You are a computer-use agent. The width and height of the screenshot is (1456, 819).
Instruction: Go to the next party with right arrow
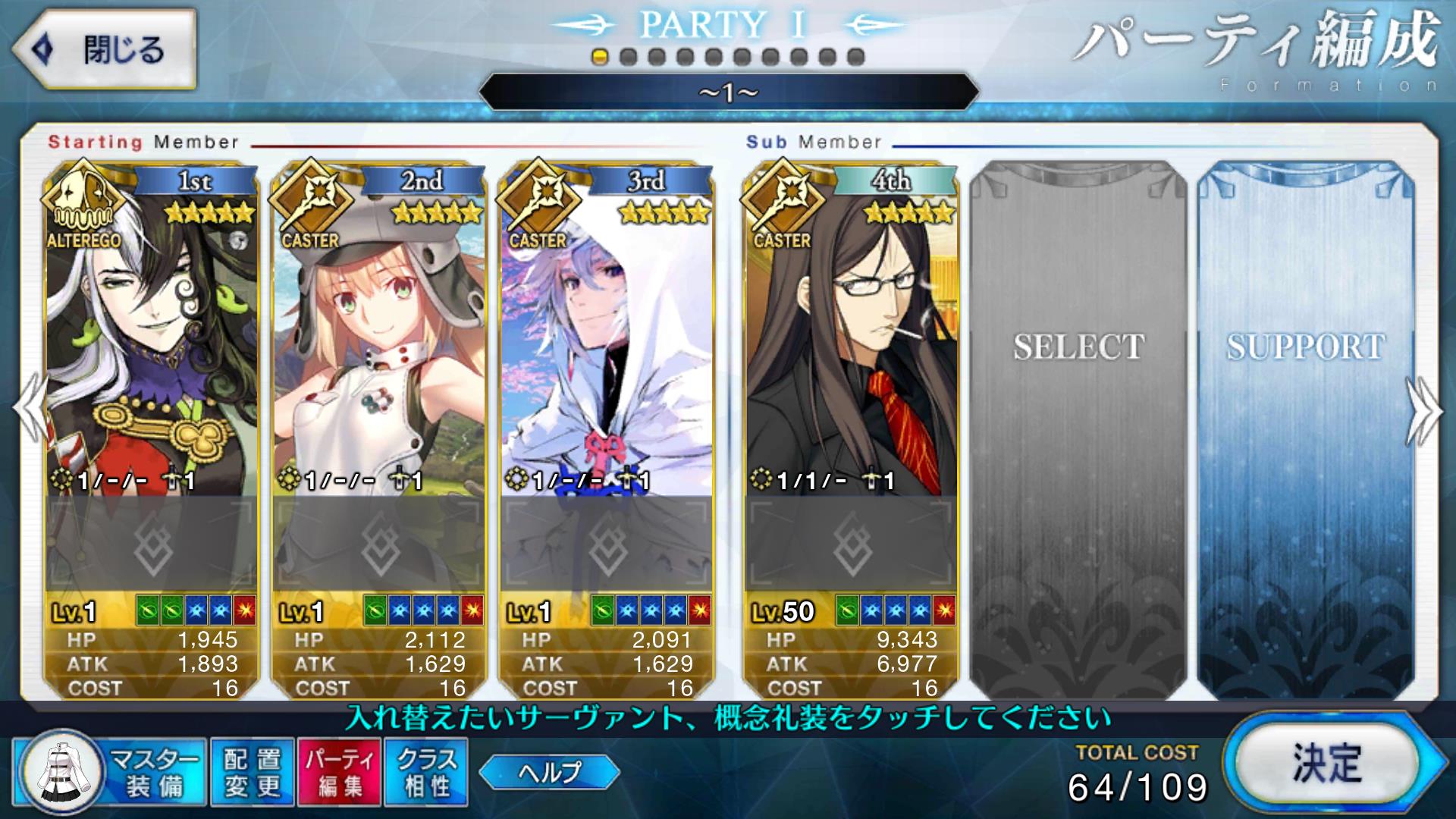[1424, 413]
